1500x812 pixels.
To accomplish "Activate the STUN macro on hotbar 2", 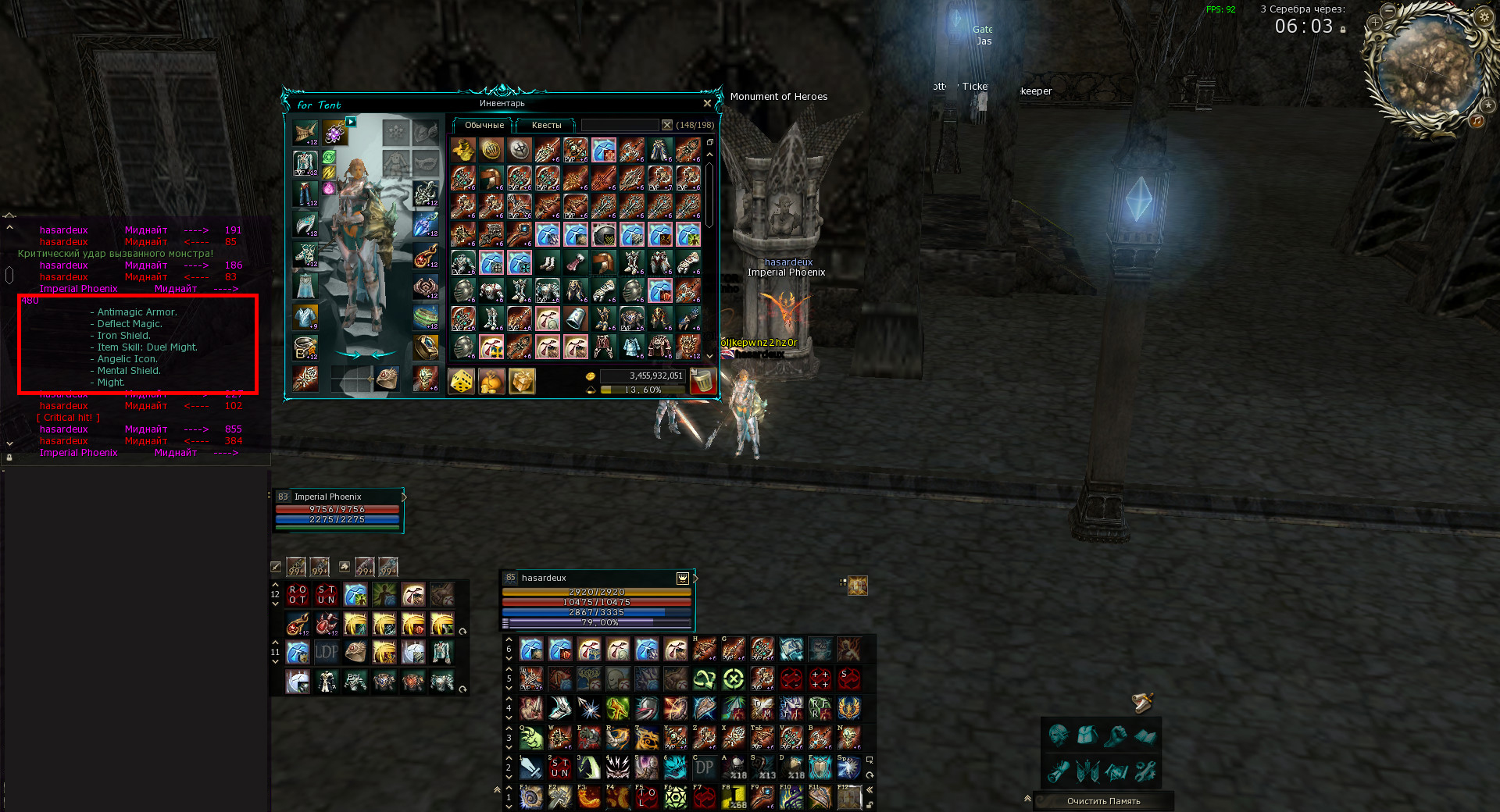I will tap(560, 768).
